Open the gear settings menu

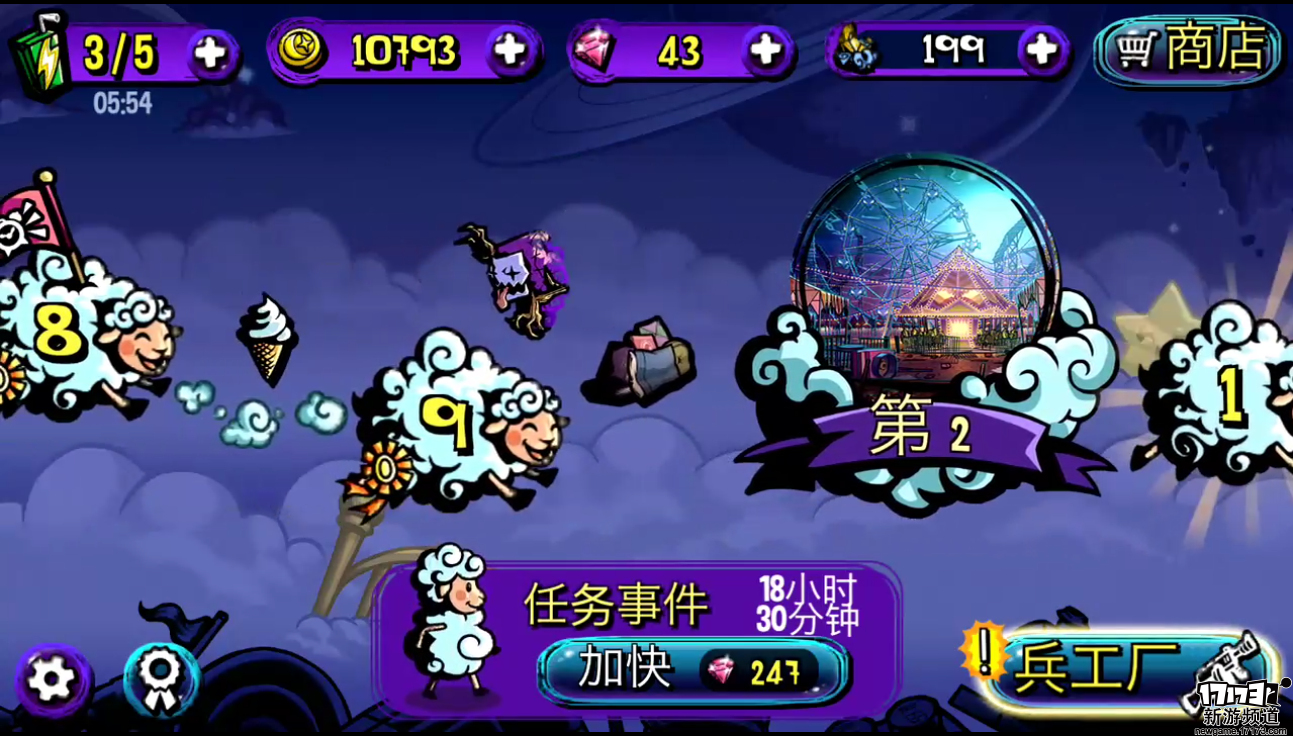click(x=51, y=680)
